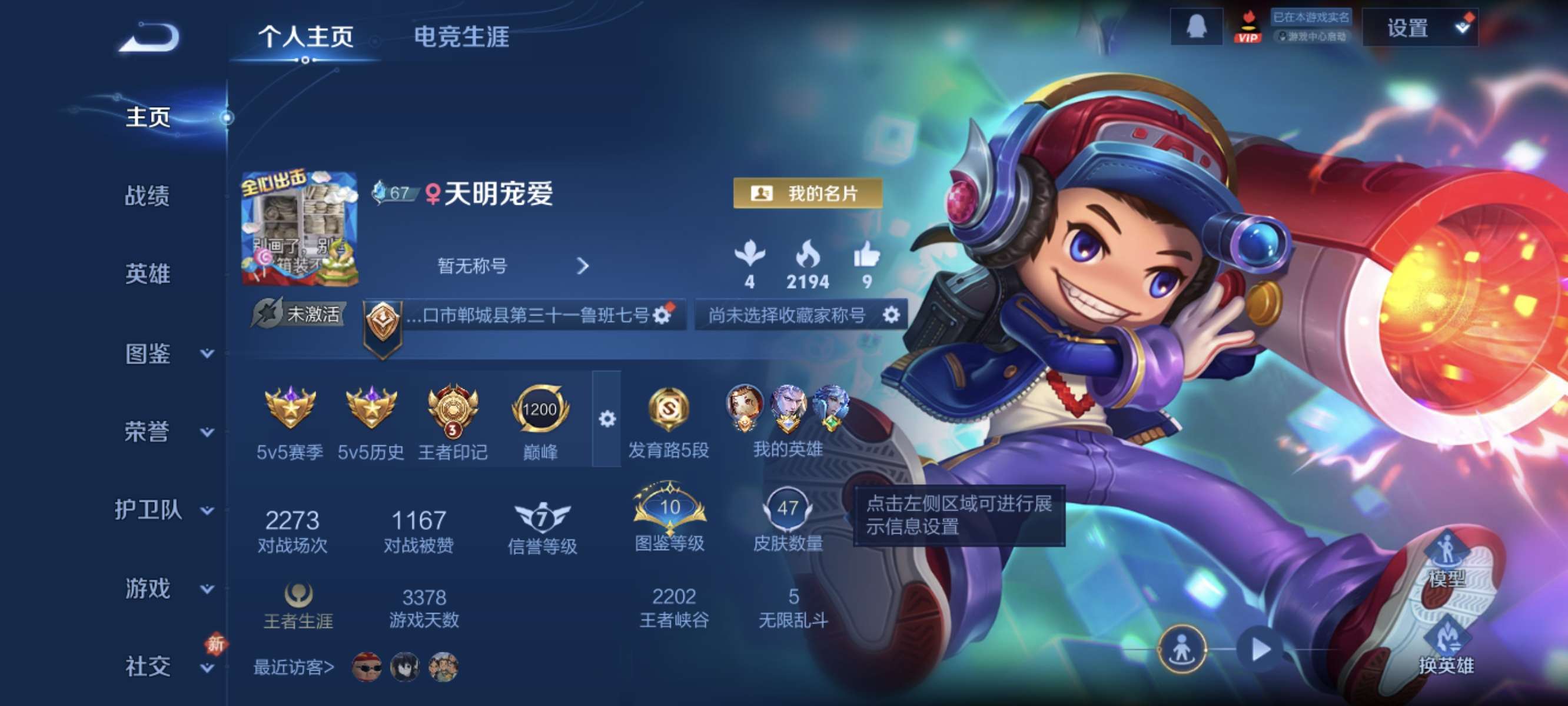Expand the 图鉴 sidebar menu
The height and width of the screenshot is (706, 1568).
point(148,354)
